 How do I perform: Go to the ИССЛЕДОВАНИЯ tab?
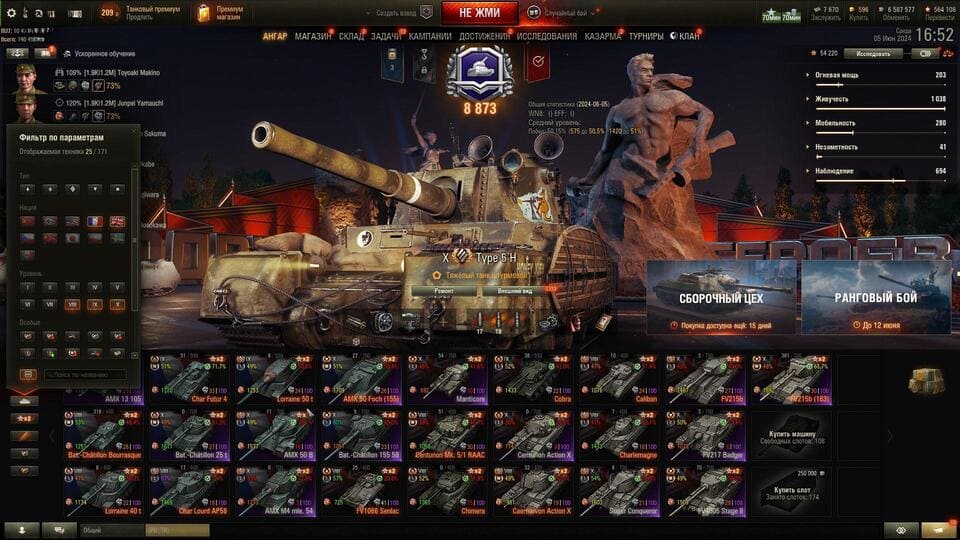(546, 36)
